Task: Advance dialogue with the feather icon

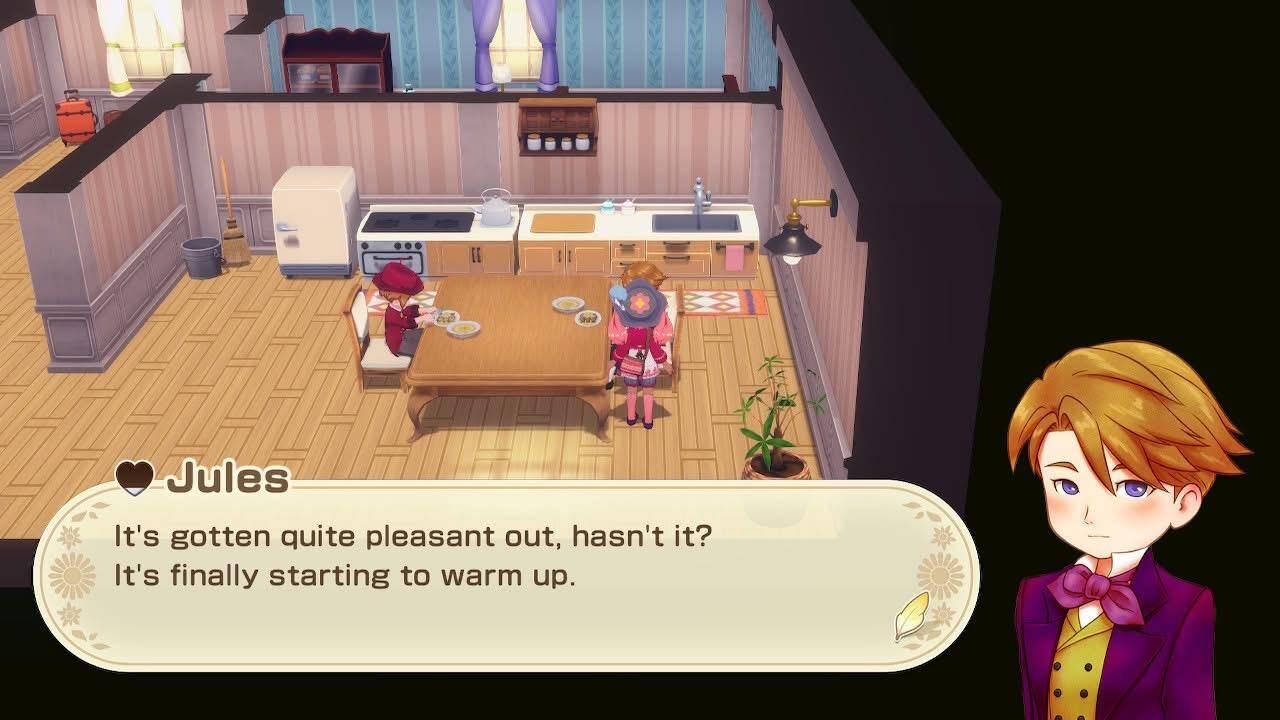Action: [910, 617]
